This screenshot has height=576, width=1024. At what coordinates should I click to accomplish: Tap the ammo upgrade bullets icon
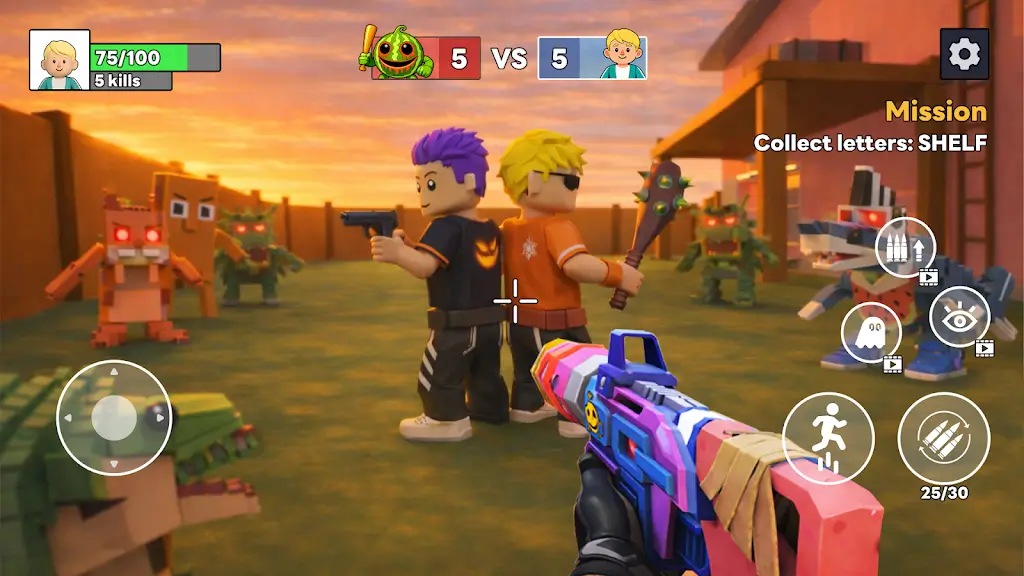pos(905,247)
